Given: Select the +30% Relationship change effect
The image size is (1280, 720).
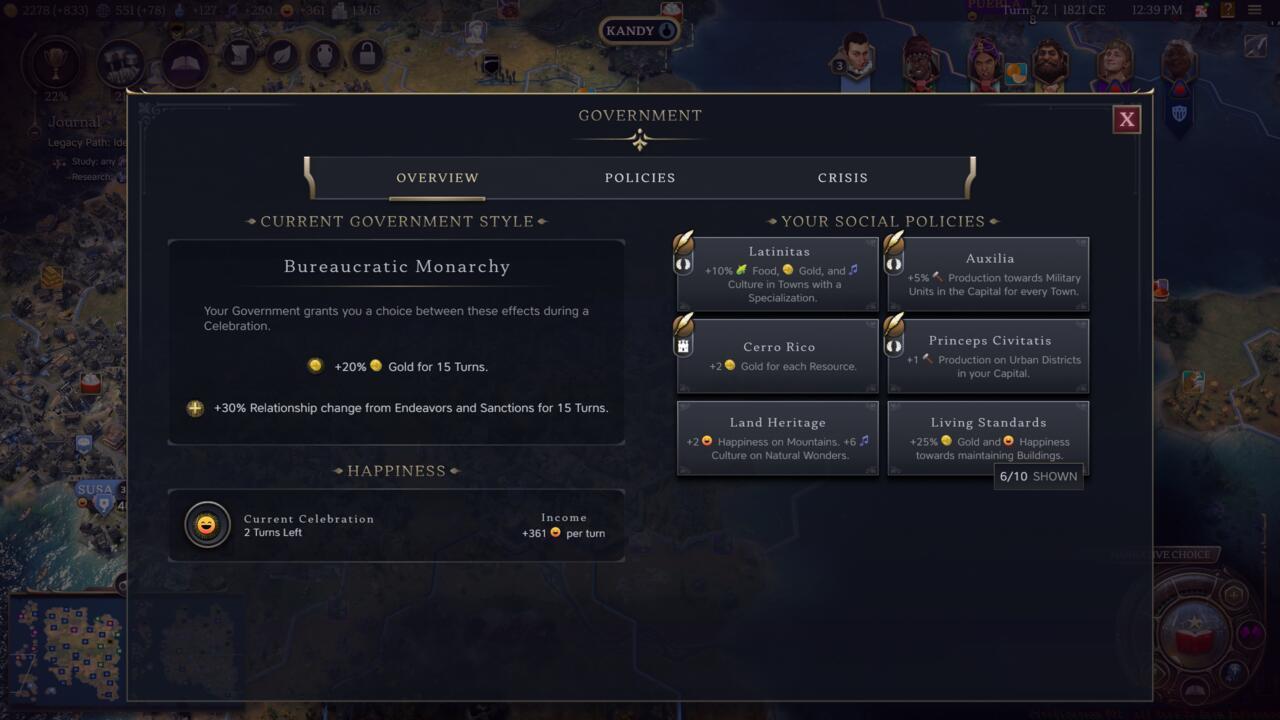Looking at the screenshot, I should click(x=398, y=408).
